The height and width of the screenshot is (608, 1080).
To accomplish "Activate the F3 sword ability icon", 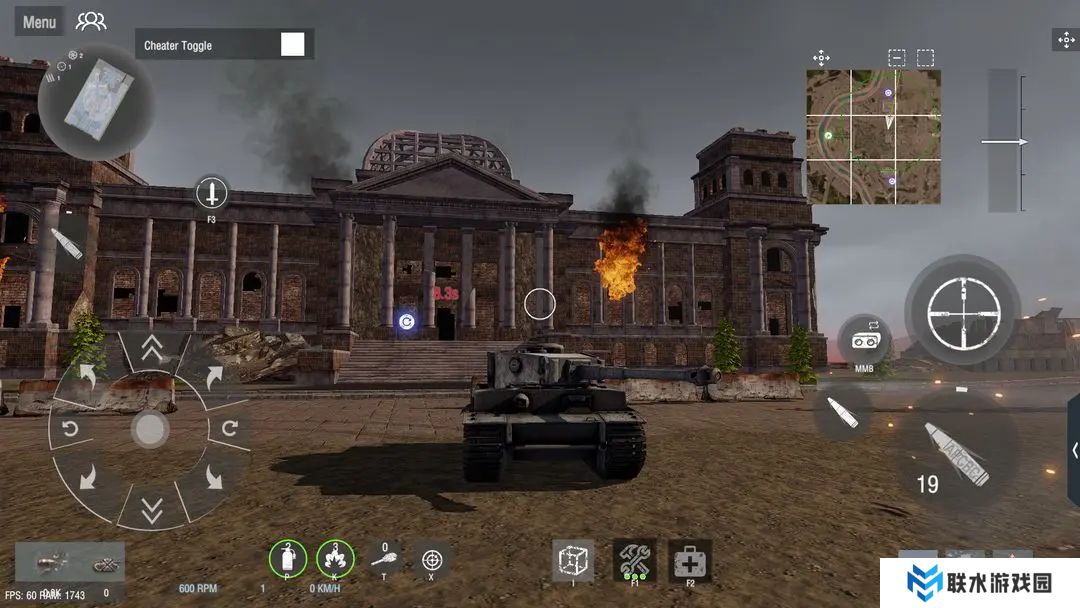I will [x=211, y=192].
